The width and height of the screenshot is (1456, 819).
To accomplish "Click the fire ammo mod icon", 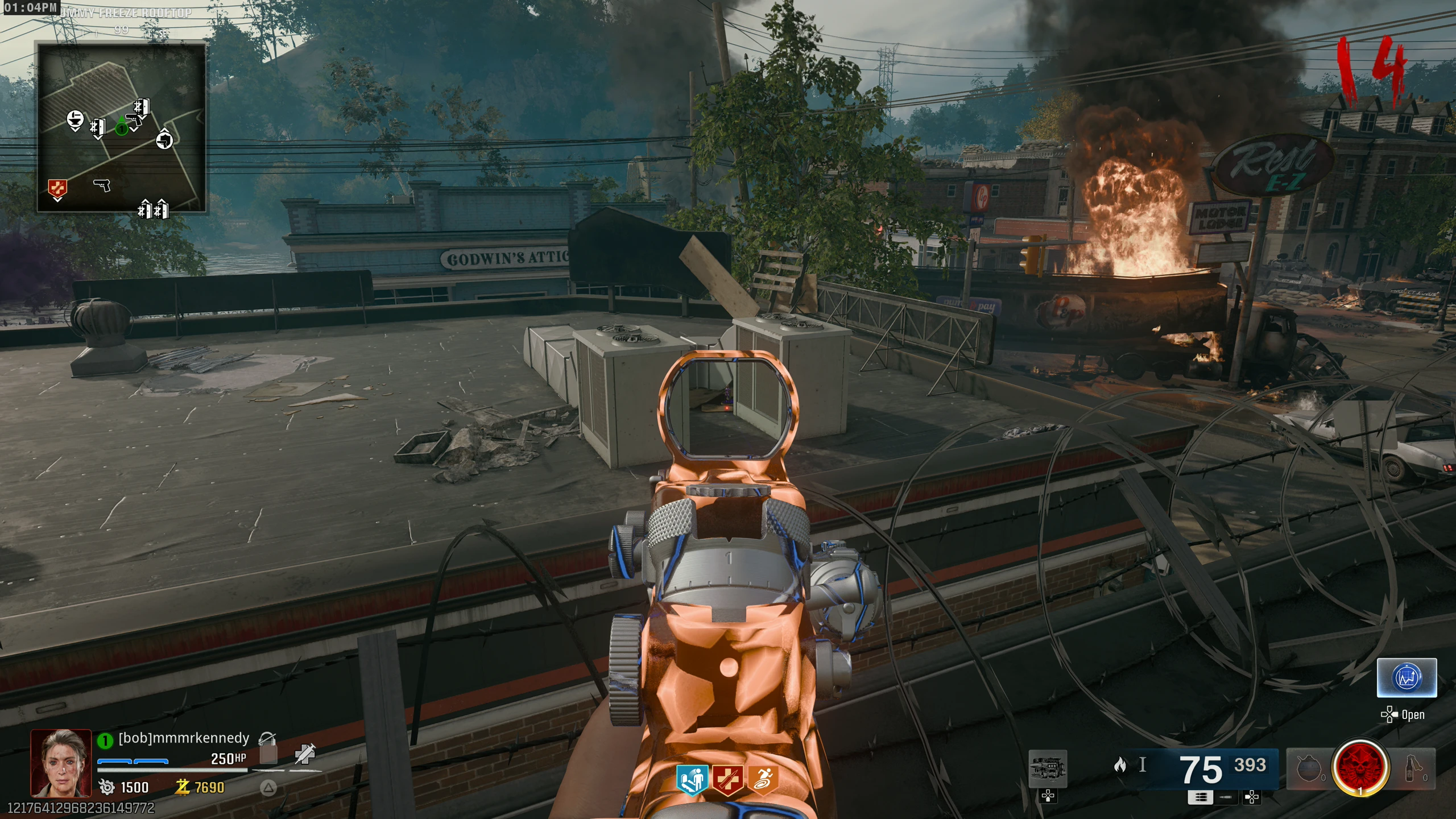I will click(x=1120, y=765).
